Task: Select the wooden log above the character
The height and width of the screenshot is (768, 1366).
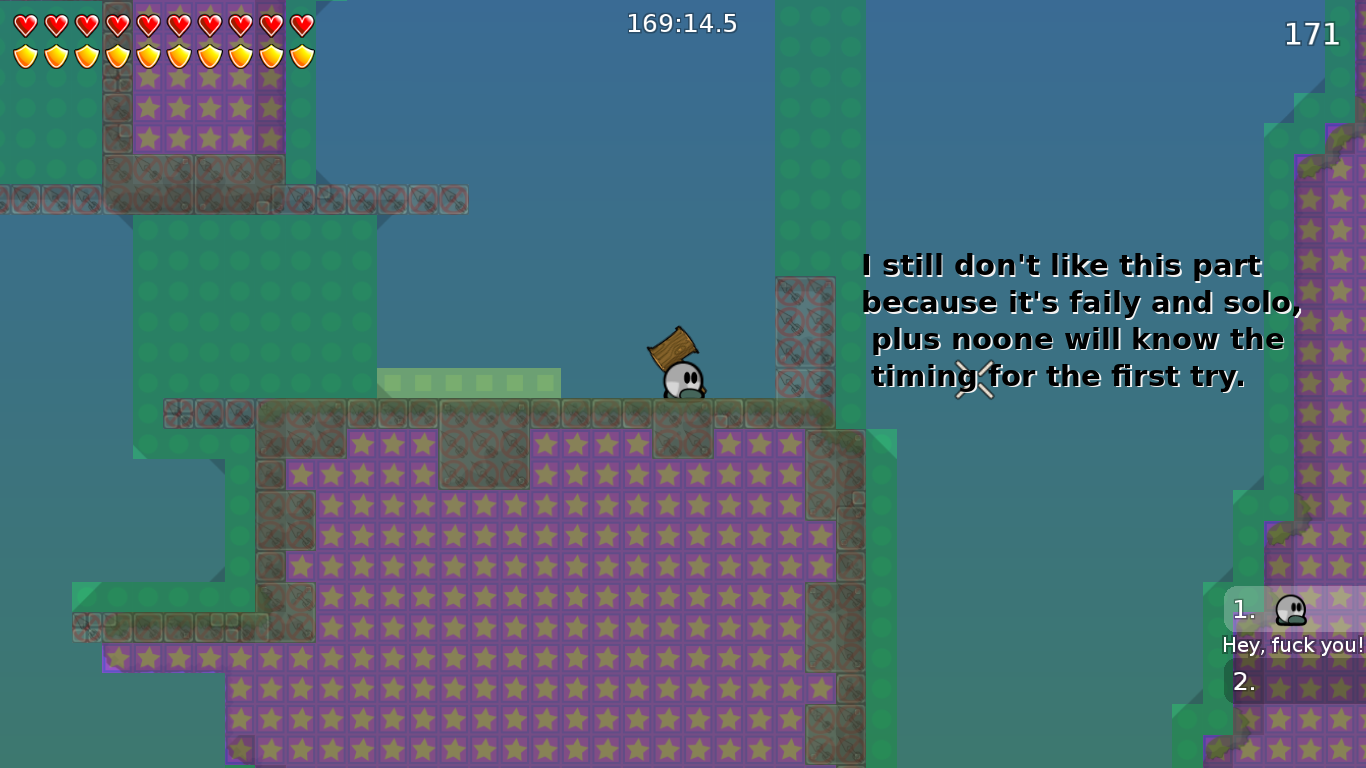Action: pos(672,350)
